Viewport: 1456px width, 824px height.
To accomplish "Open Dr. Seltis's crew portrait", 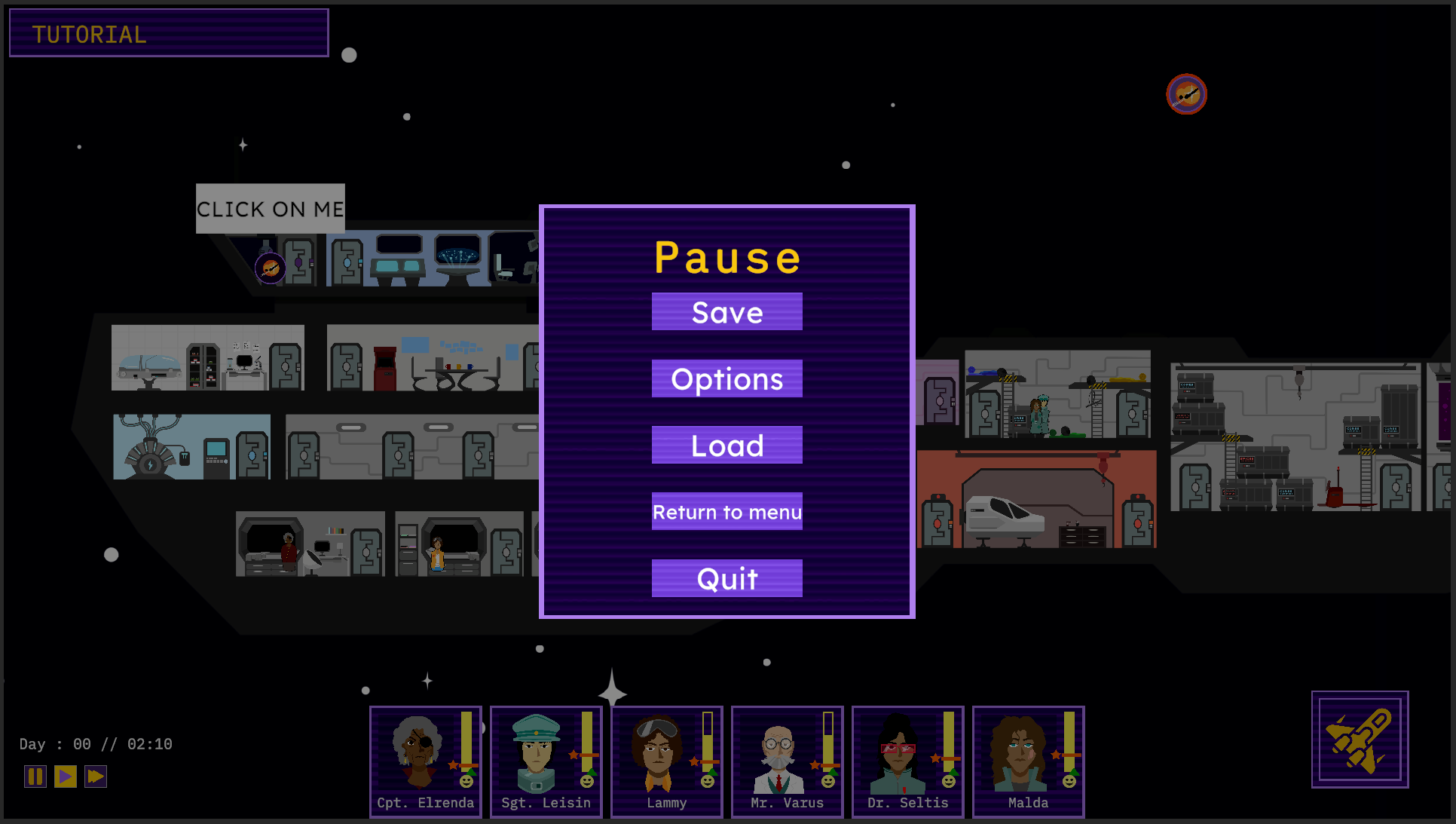I will point(907,761).
